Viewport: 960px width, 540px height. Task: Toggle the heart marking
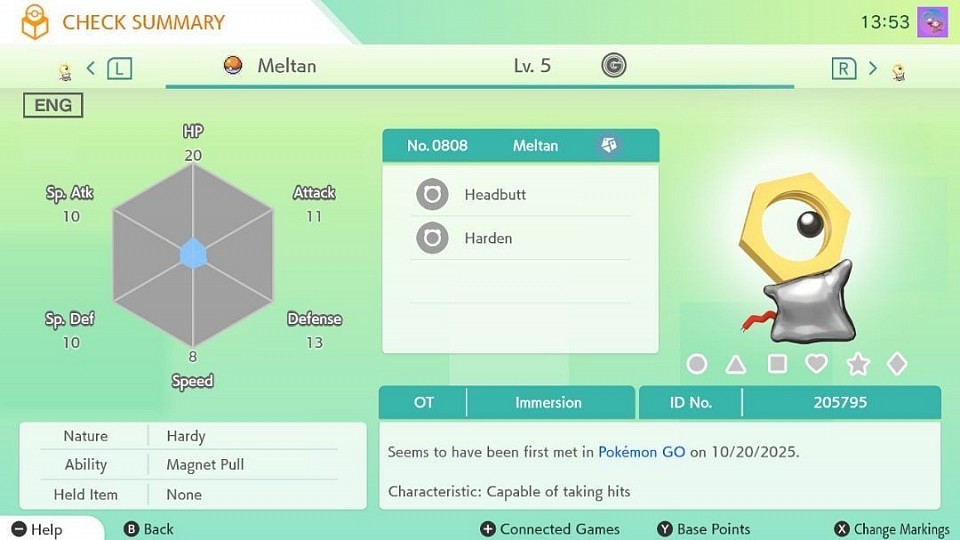(816, 364)
